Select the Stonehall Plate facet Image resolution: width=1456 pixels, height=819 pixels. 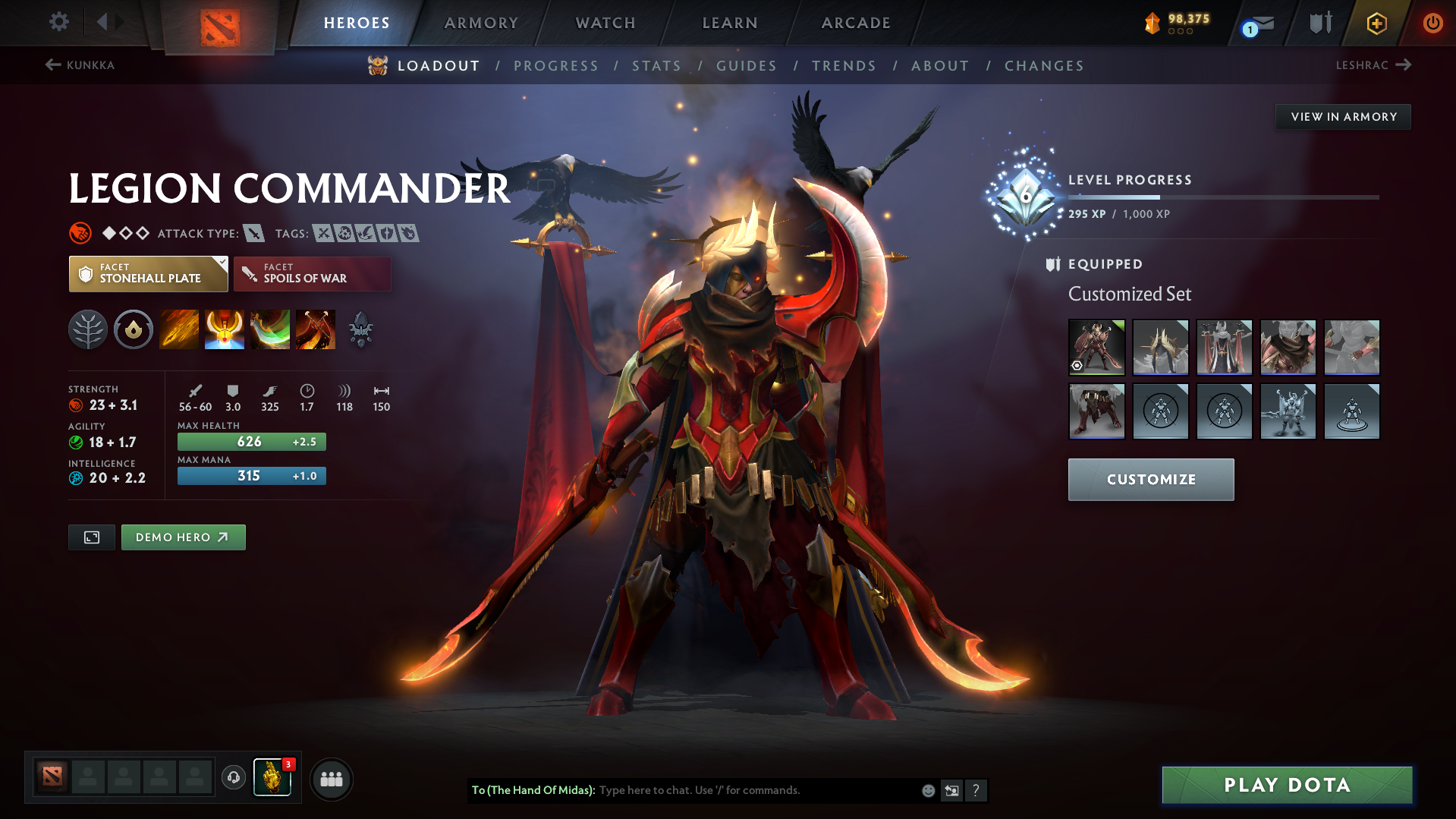click(x=148, y=273)
